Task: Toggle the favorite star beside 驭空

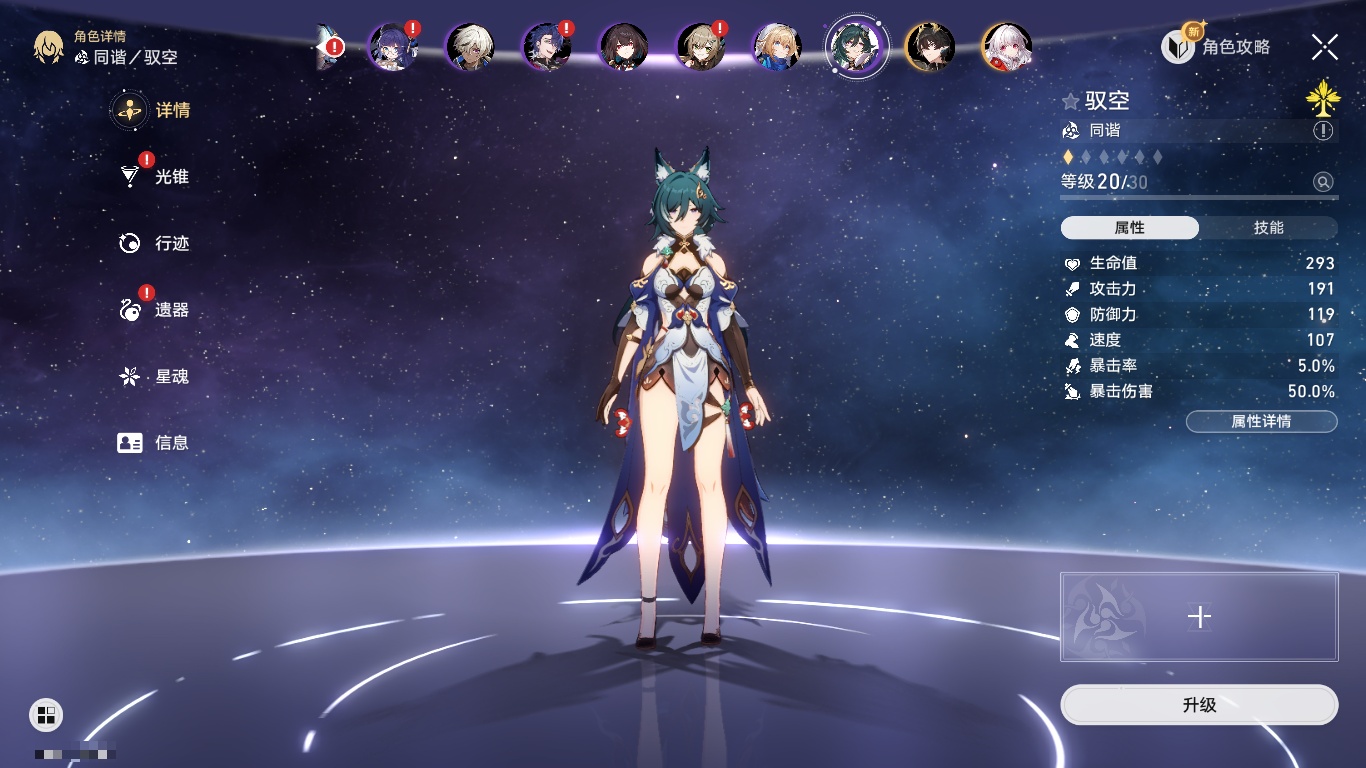Action: [x=1071, y=101]
